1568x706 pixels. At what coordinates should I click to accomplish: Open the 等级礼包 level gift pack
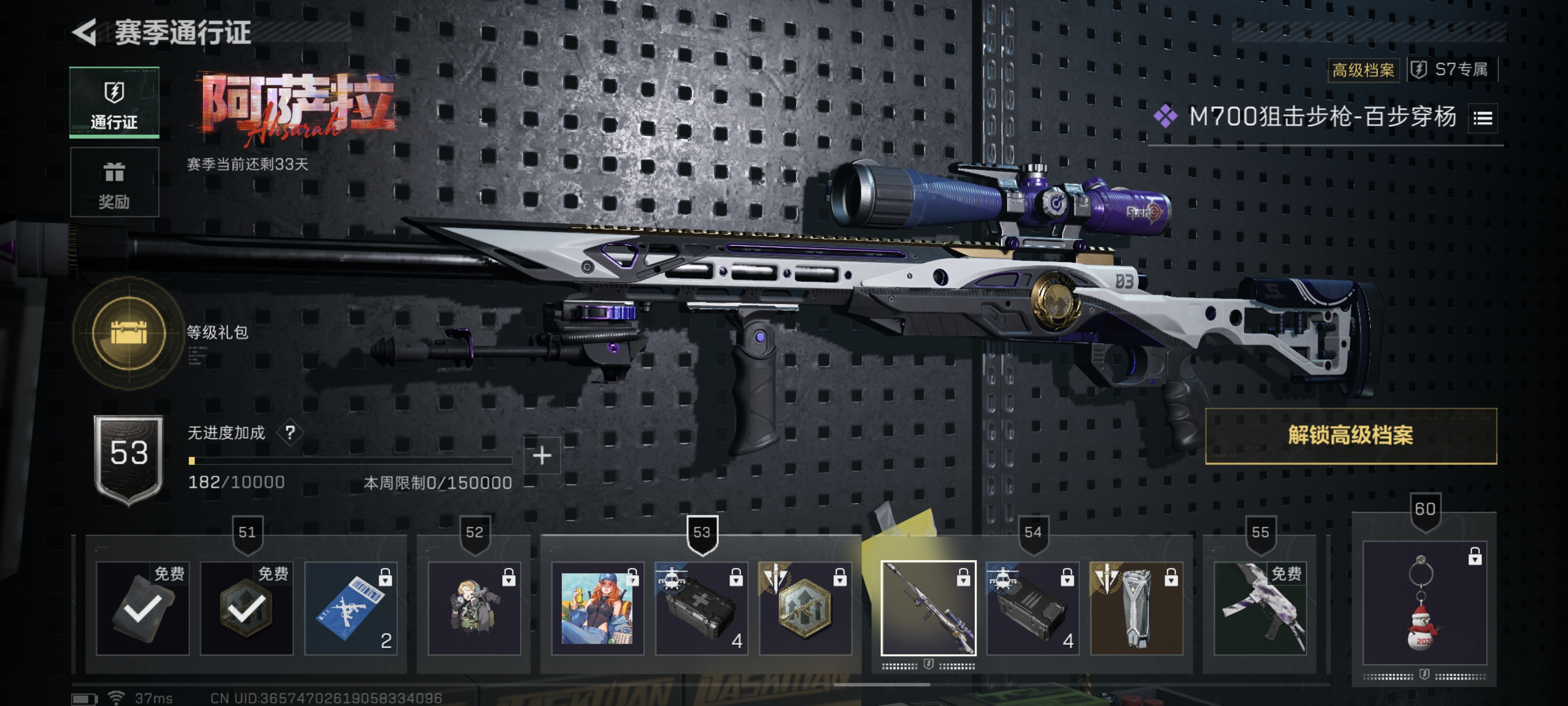click(x=128, y=332)
